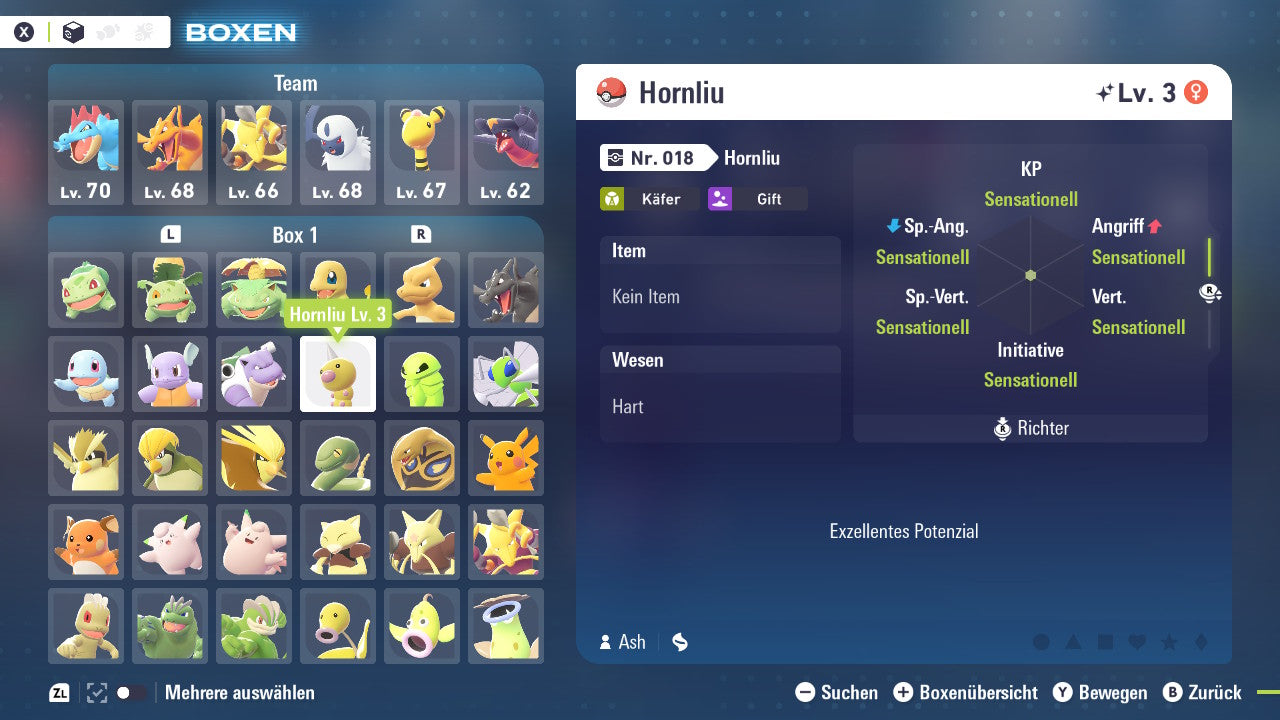Open Boxenübersicht
Screen dimensions: 1280x720
click(967, 692)
